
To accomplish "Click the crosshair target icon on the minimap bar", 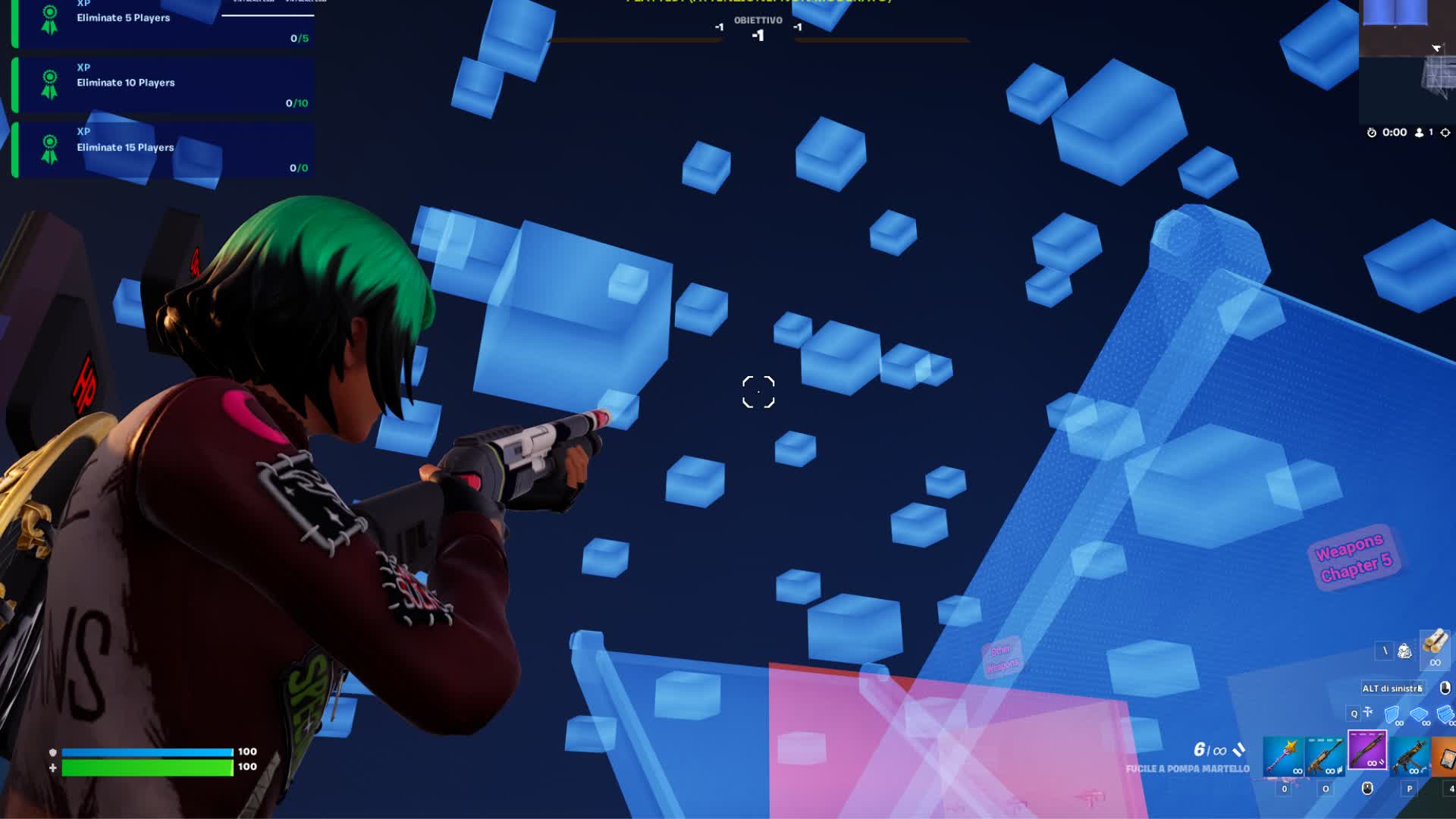I will pyautogui.click(x=1445, y=133).
